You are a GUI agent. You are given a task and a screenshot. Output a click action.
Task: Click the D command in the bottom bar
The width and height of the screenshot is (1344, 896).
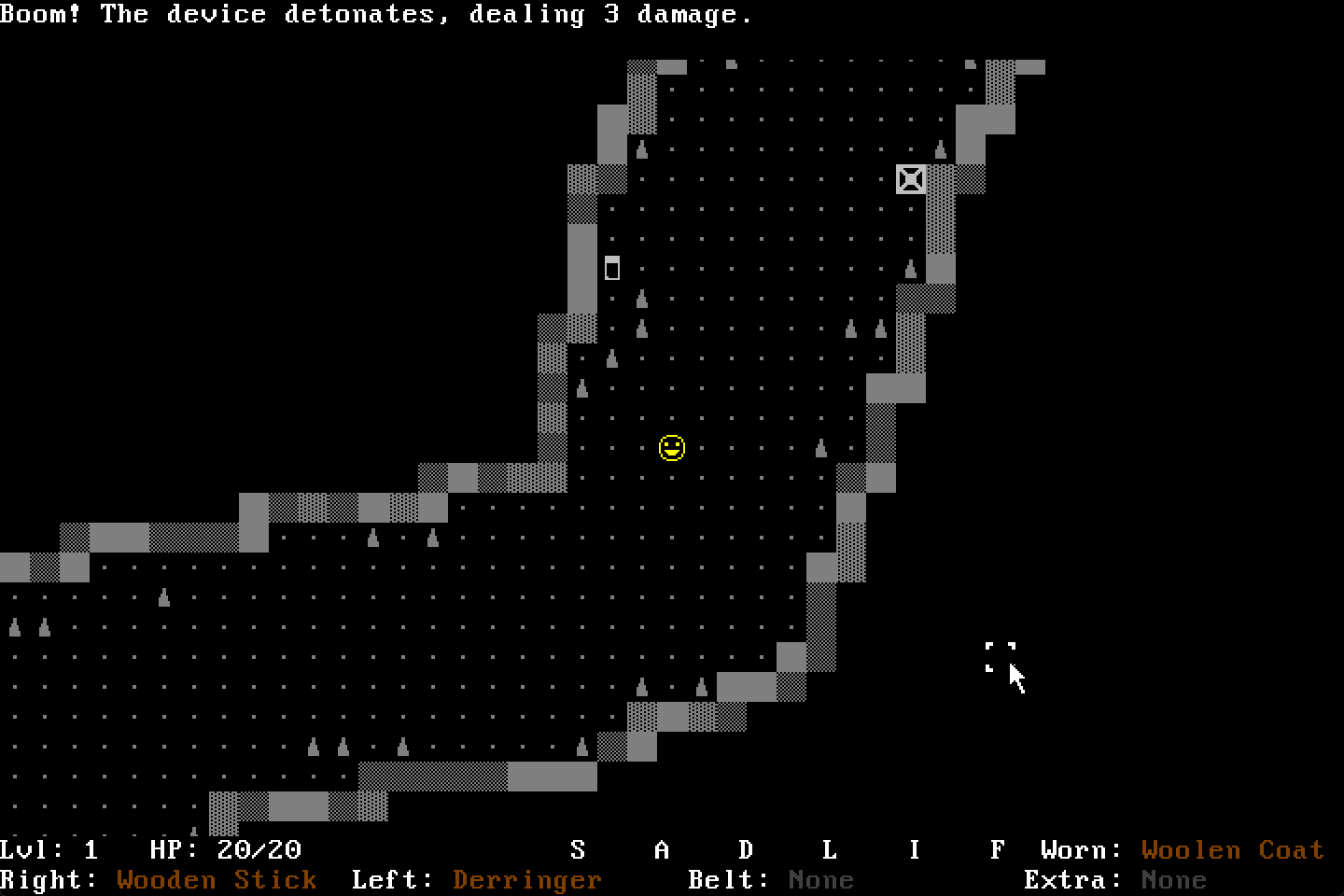coord(746,850)
